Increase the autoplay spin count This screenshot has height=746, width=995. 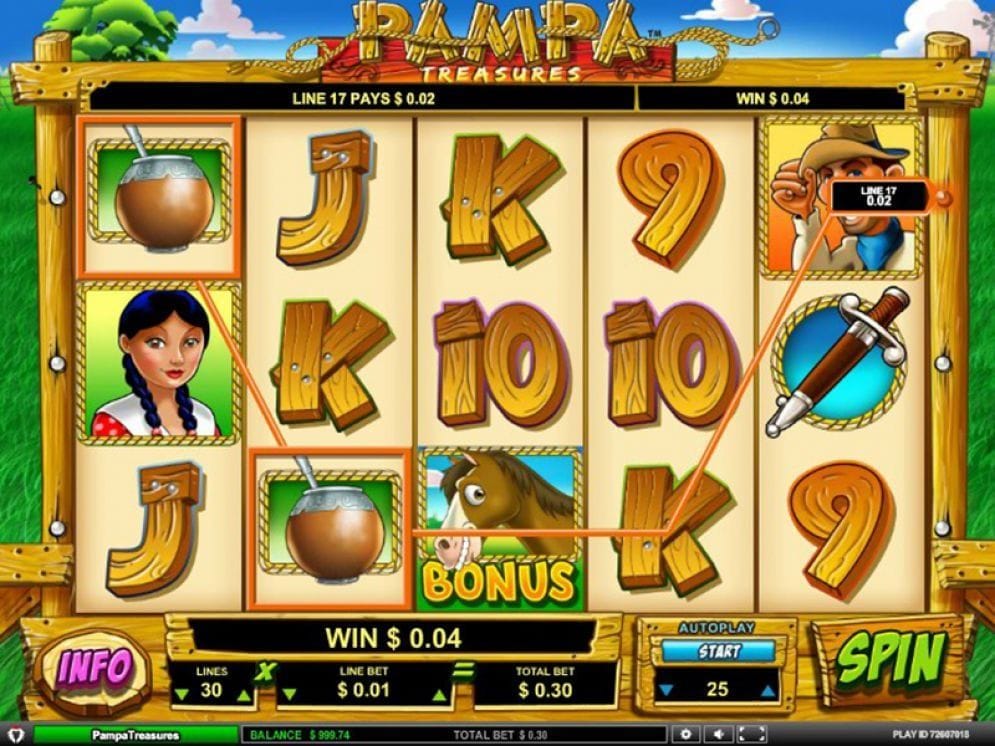point(767,691)
